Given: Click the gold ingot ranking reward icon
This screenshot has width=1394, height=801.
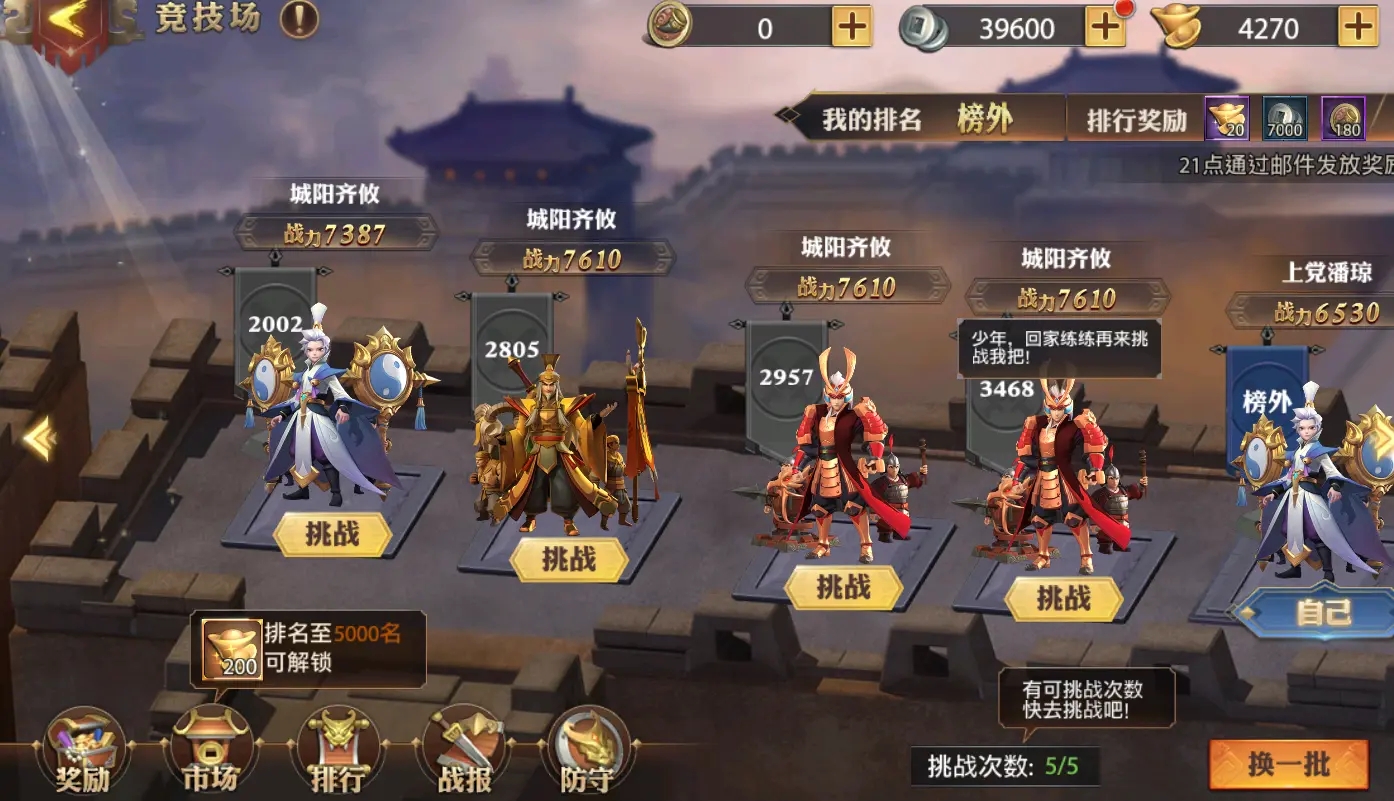Looking at the screenshot, I should pyautogui.click(x=1227, y=117).
